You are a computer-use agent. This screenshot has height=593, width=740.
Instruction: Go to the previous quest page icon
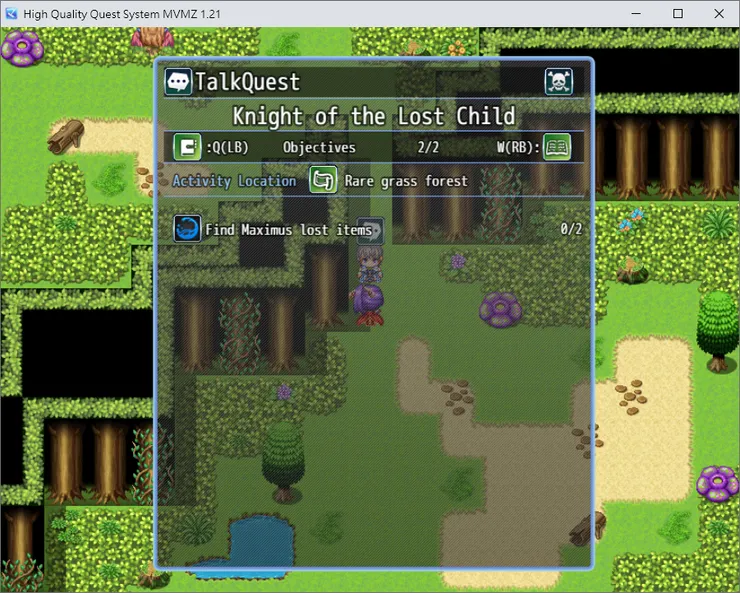click(x=187, y=147)
